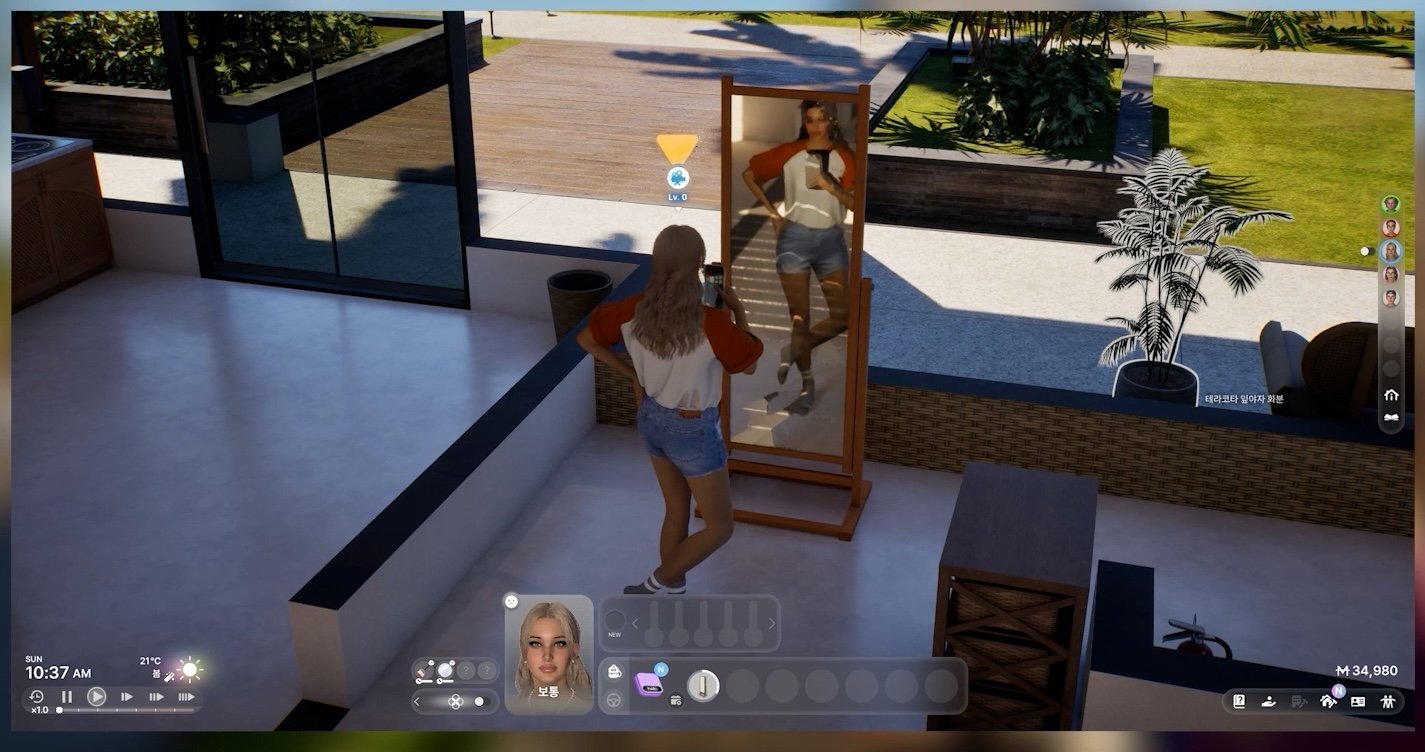The width and height of the screenshot is (1425, 752).
Task: Select the mirror action in the queue
Action: 703,685
